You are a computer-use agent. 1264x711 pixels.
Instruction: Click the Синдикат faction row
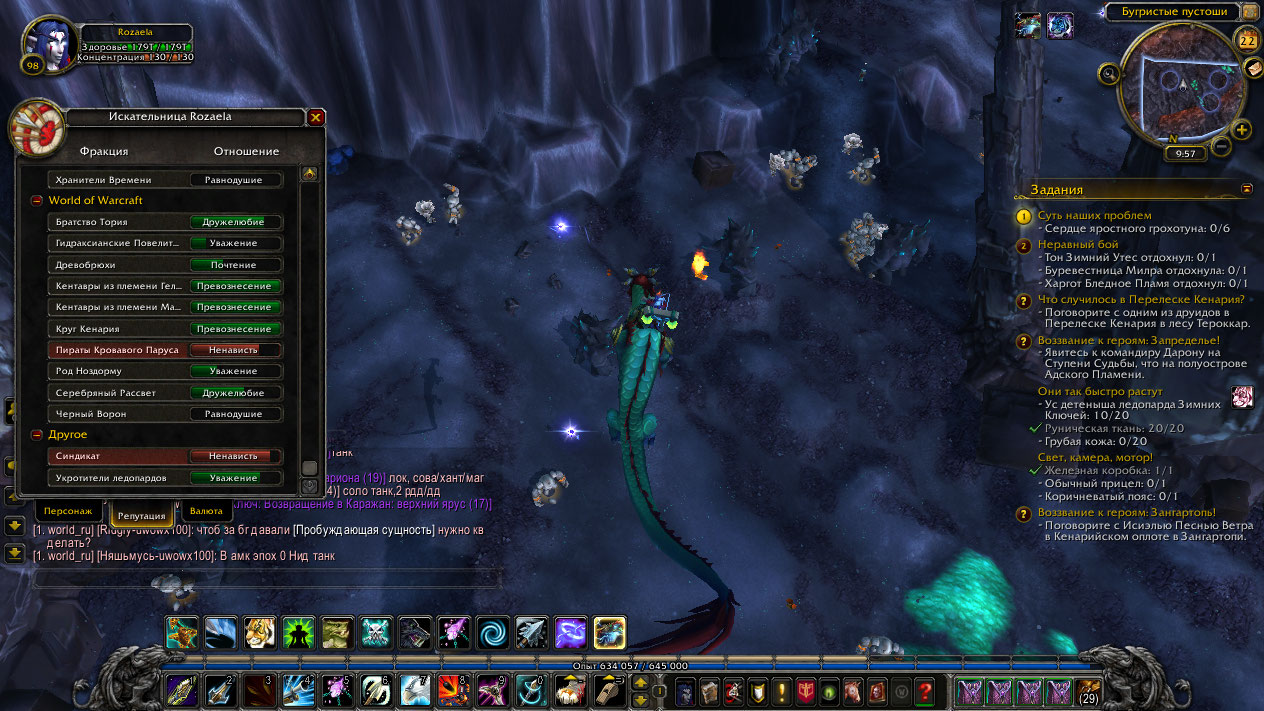tap(164, 456)
